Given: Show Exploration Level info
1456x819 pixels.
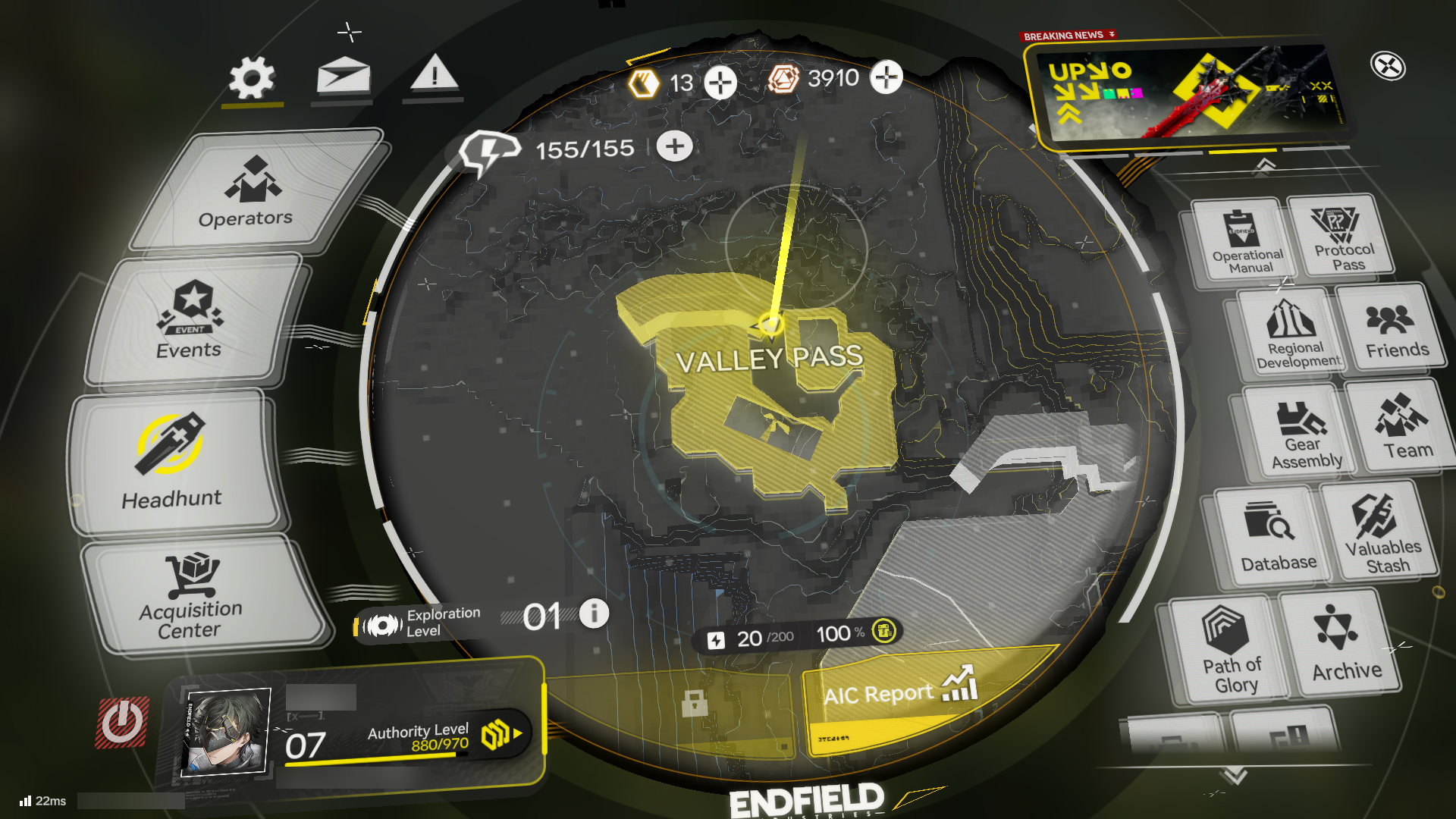Looking at the screenshot, I should coord(594,613).
